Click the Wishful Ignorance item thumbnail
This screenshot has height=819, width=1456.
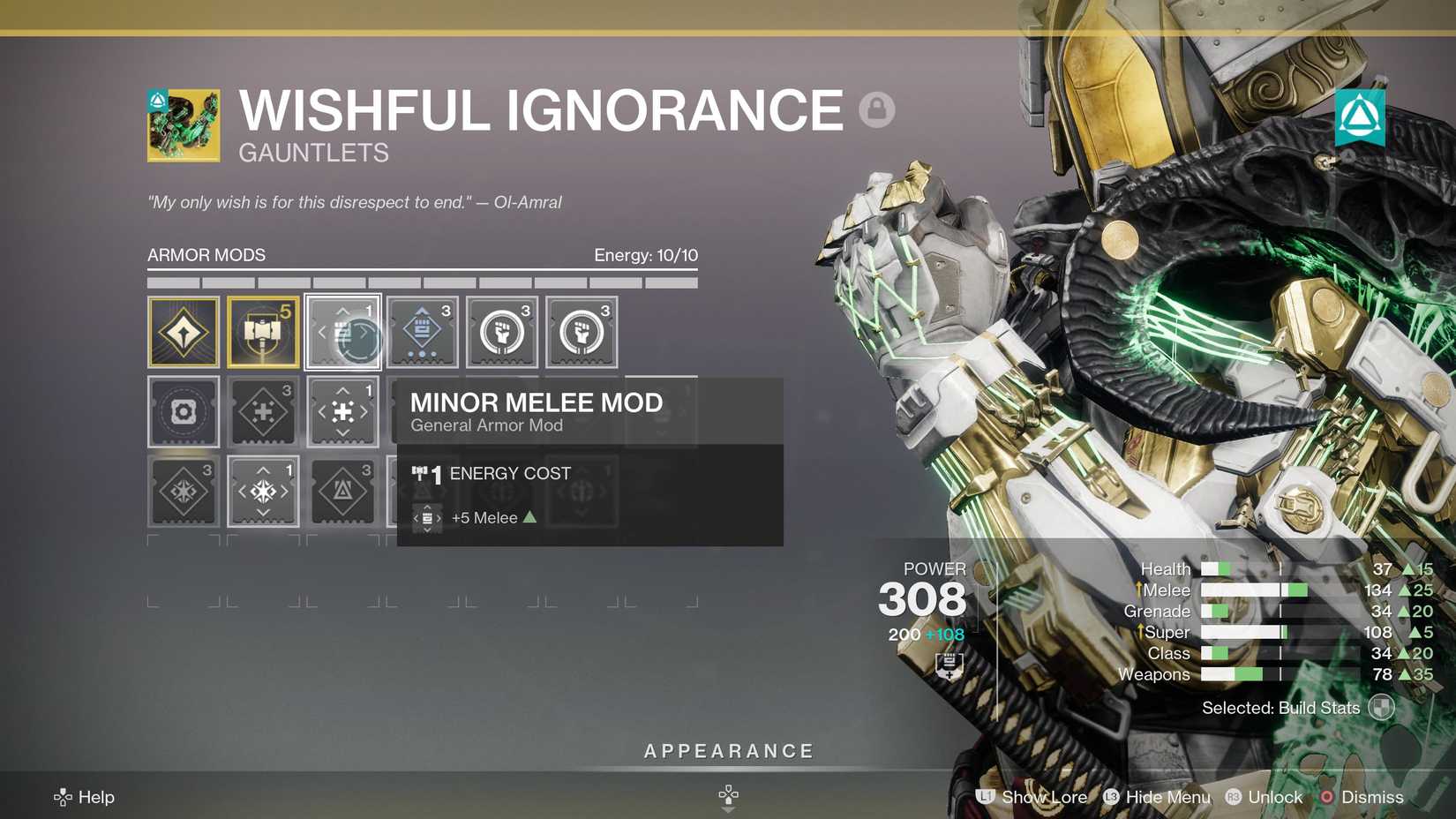pos(181,124)
